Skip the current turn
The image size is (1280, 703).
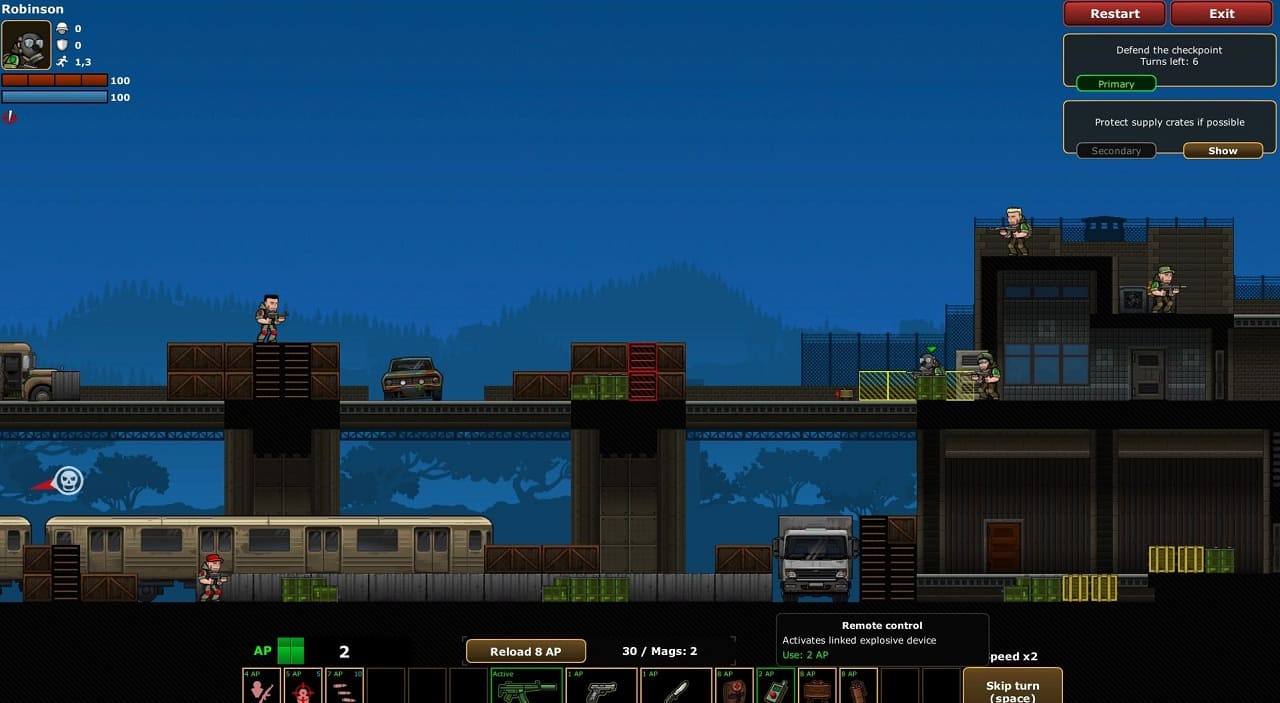1012,688
